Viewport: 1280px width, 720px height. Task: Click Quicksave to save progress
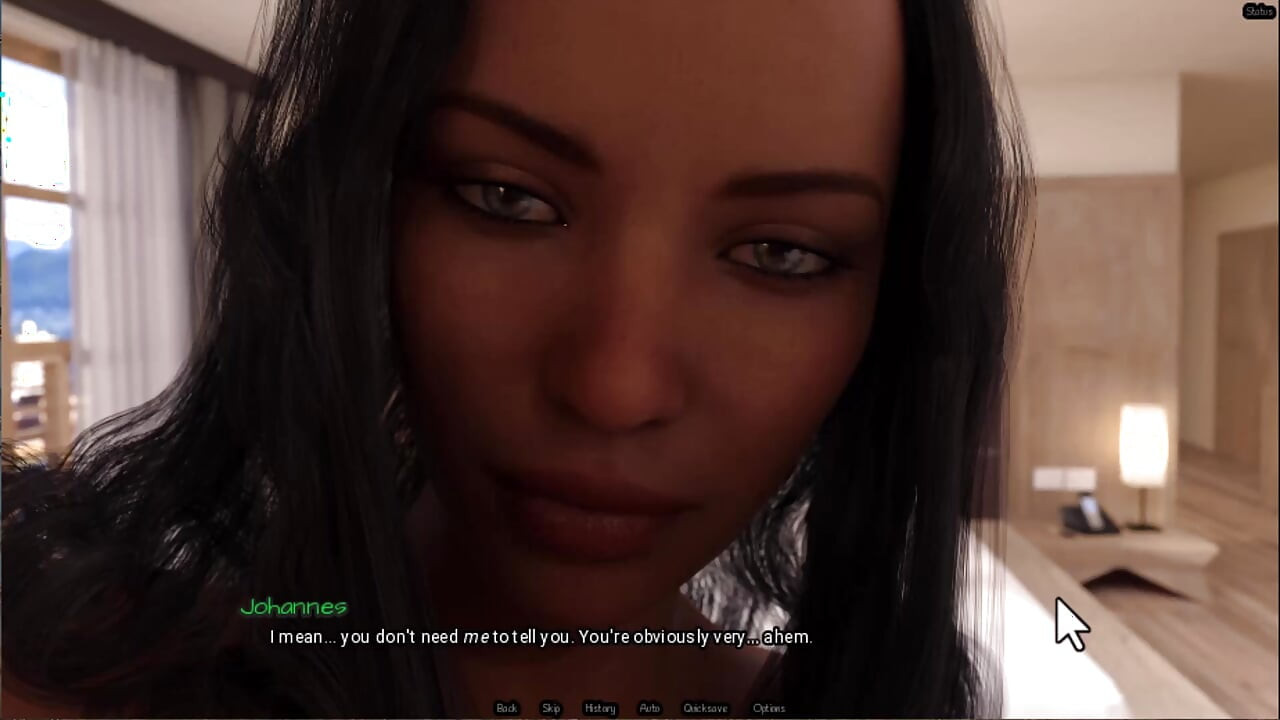(x=704, y=708)
